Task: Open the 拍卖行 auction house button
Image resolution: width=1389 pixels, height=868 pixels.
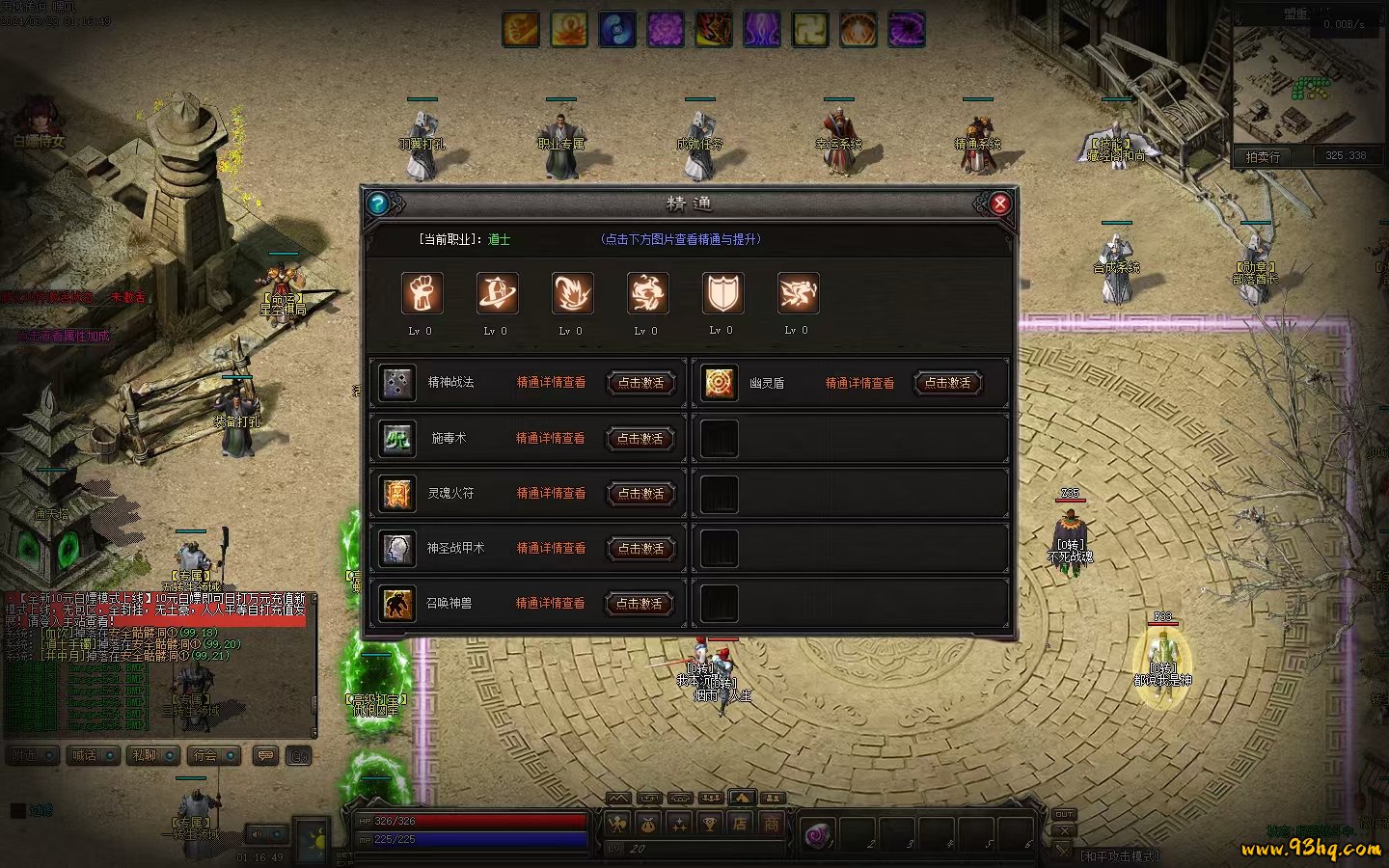Action: [x=1263, y=156]
